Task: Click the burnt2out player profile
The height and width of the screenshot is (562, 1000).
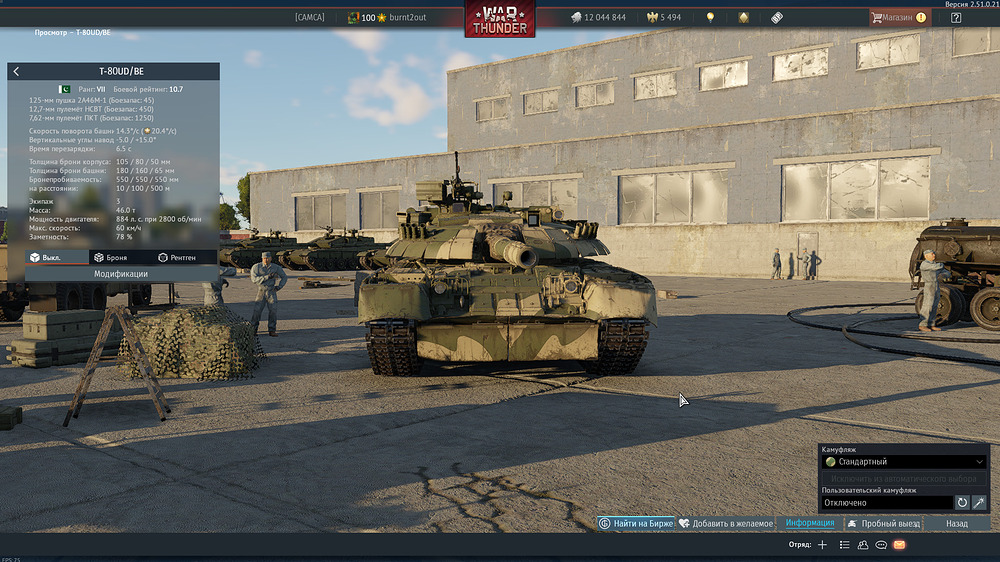Action: click(x=400, y=17)
